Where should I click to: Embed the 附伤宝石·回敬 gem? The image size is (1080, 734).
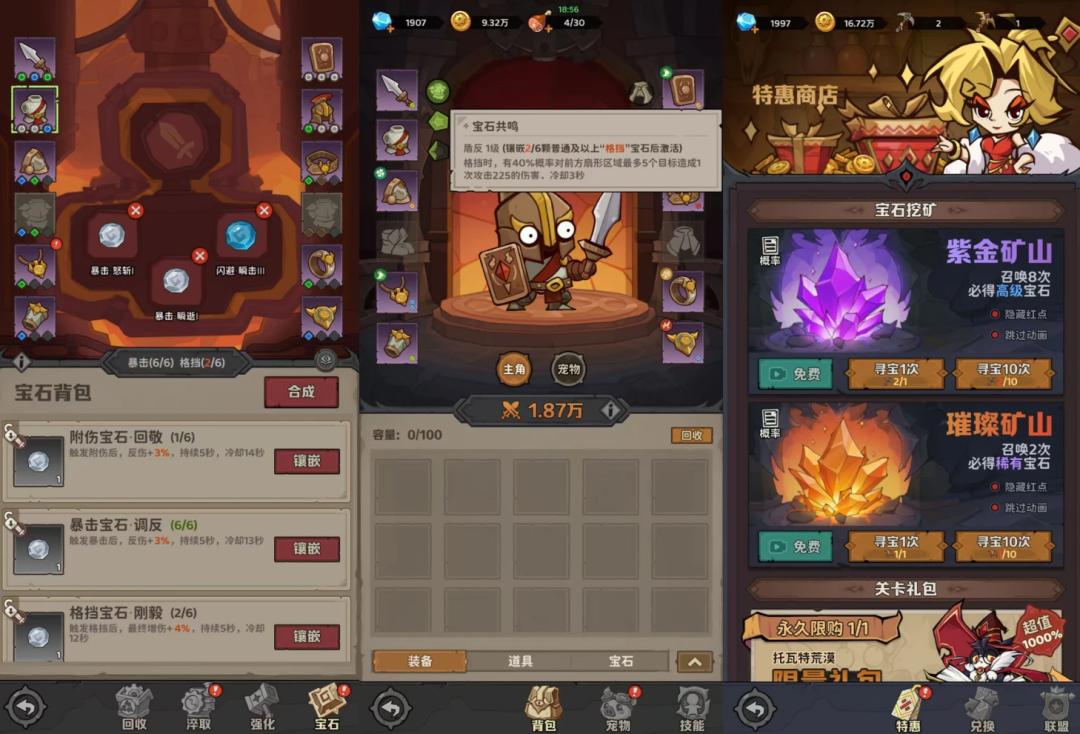pos(306,461)
